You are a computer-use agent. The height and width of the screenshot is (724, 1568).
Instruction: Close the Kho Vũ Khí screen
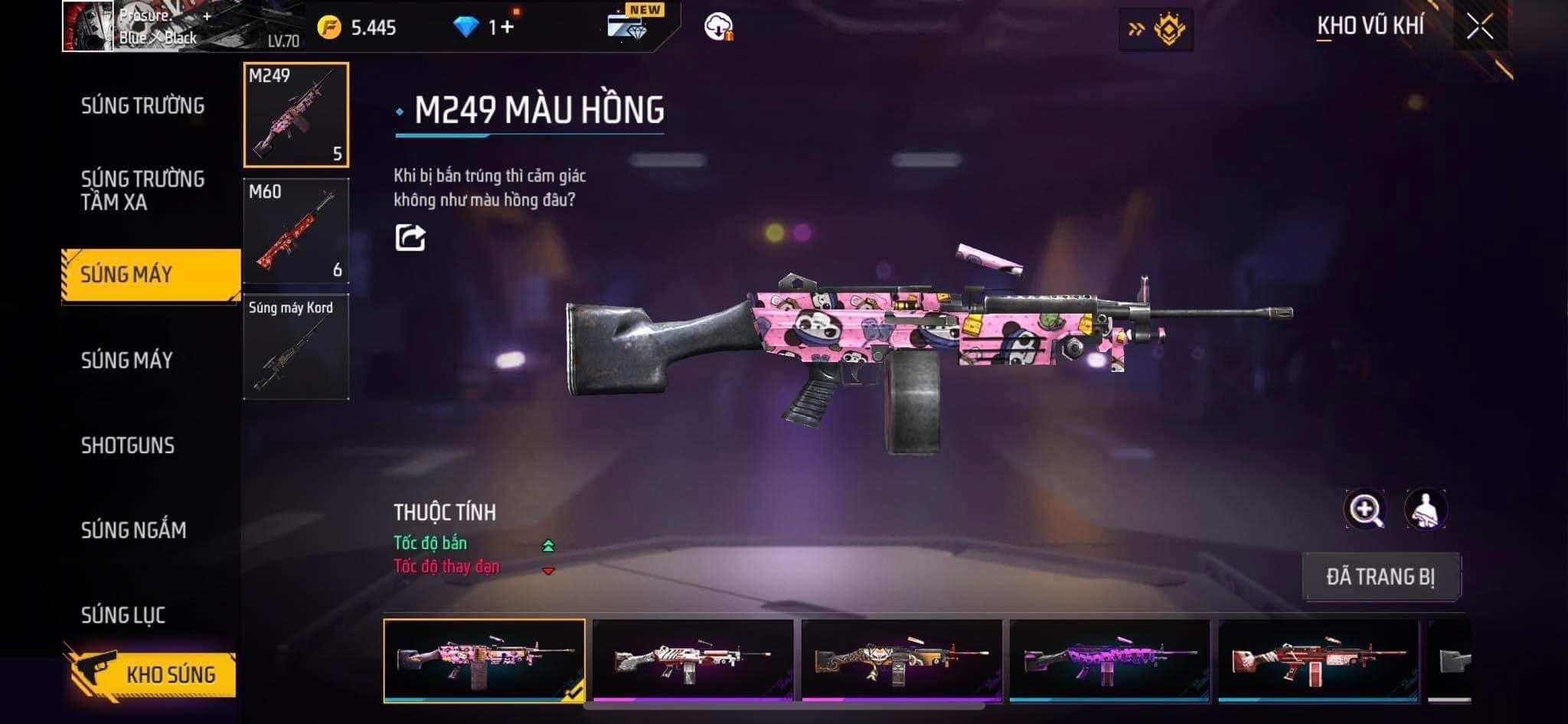pos(1480,27)
